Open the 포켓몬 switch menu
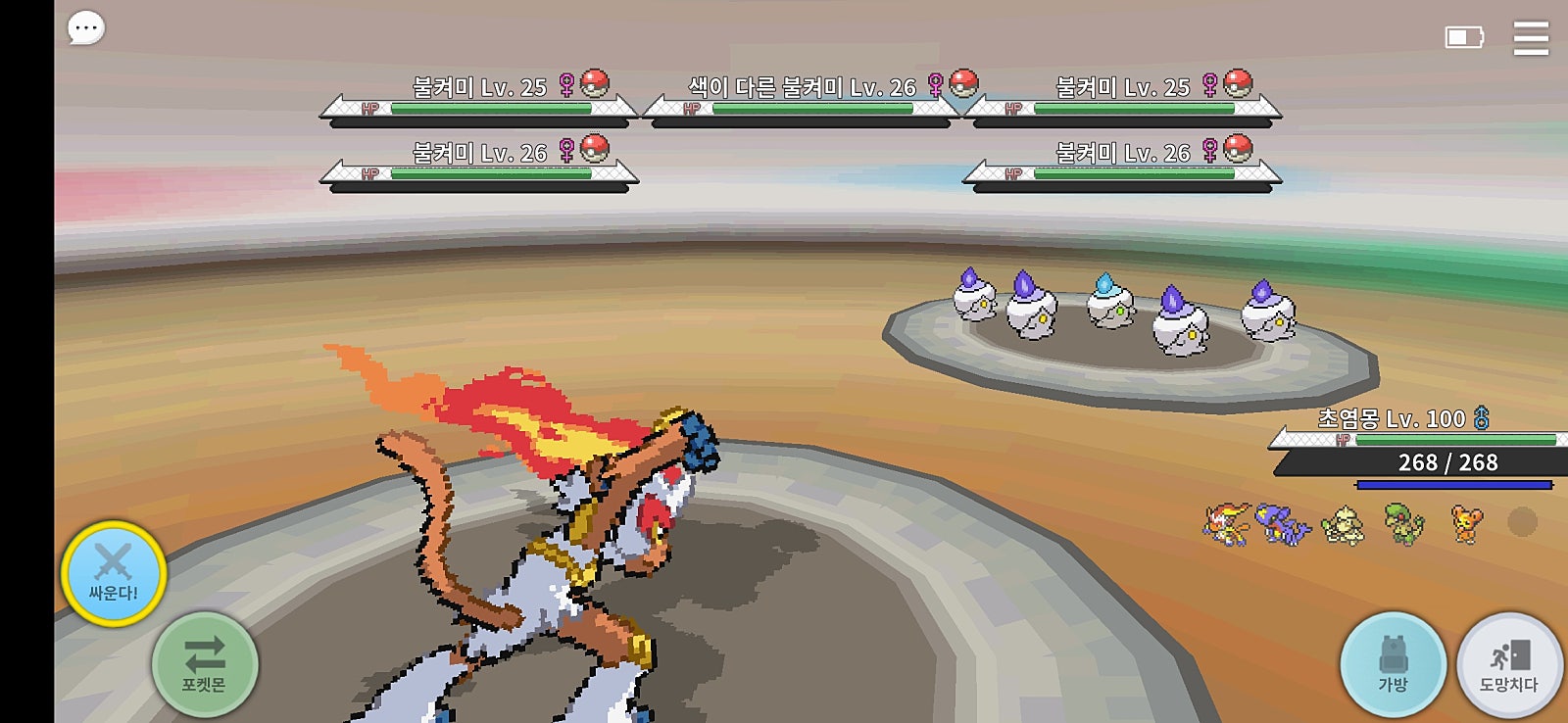 [x=205, y=665]
